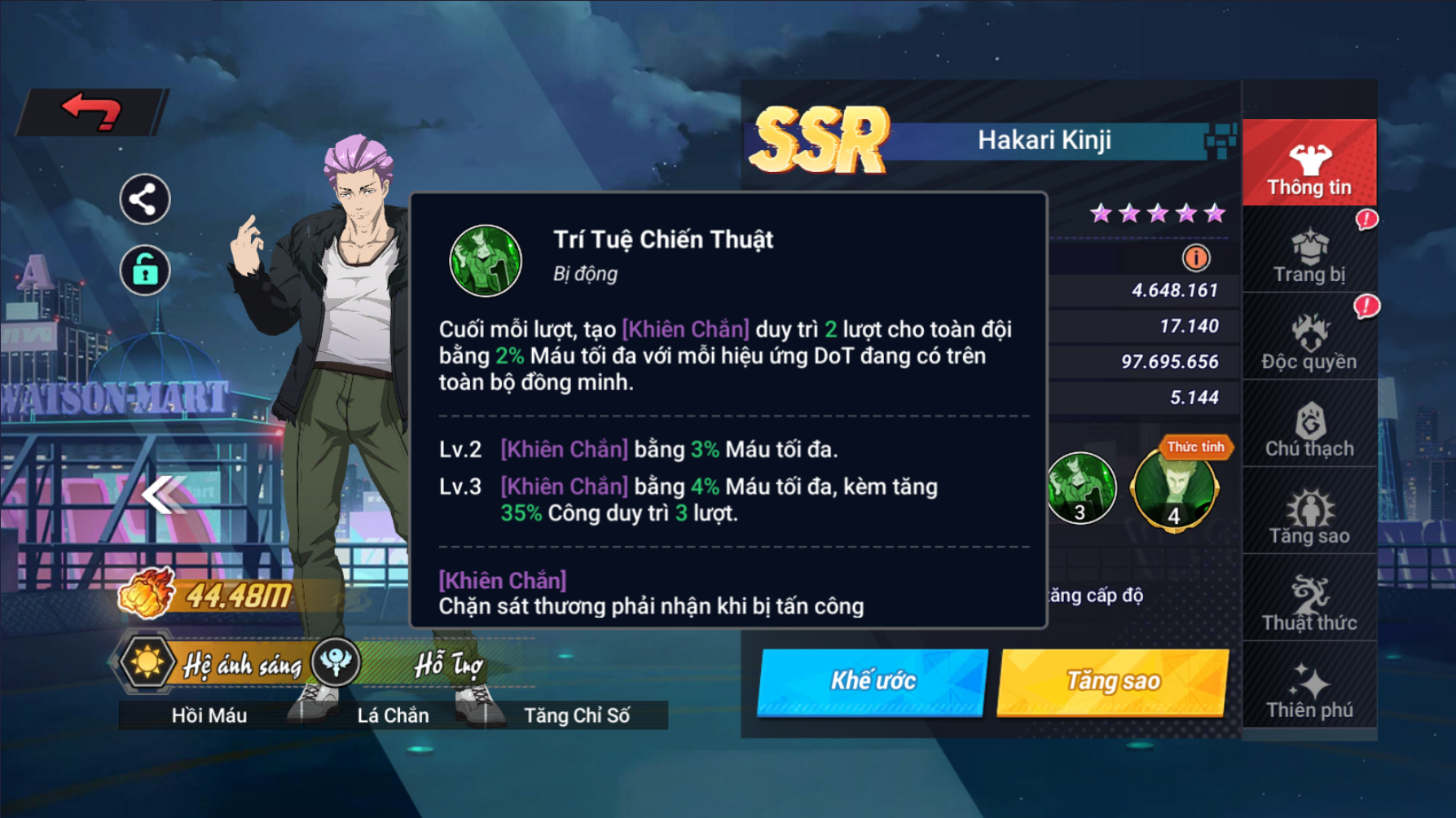Click the yellow Tăng sao button
The width and height of the screenshot is (1456, 818).
(1113, 681)
